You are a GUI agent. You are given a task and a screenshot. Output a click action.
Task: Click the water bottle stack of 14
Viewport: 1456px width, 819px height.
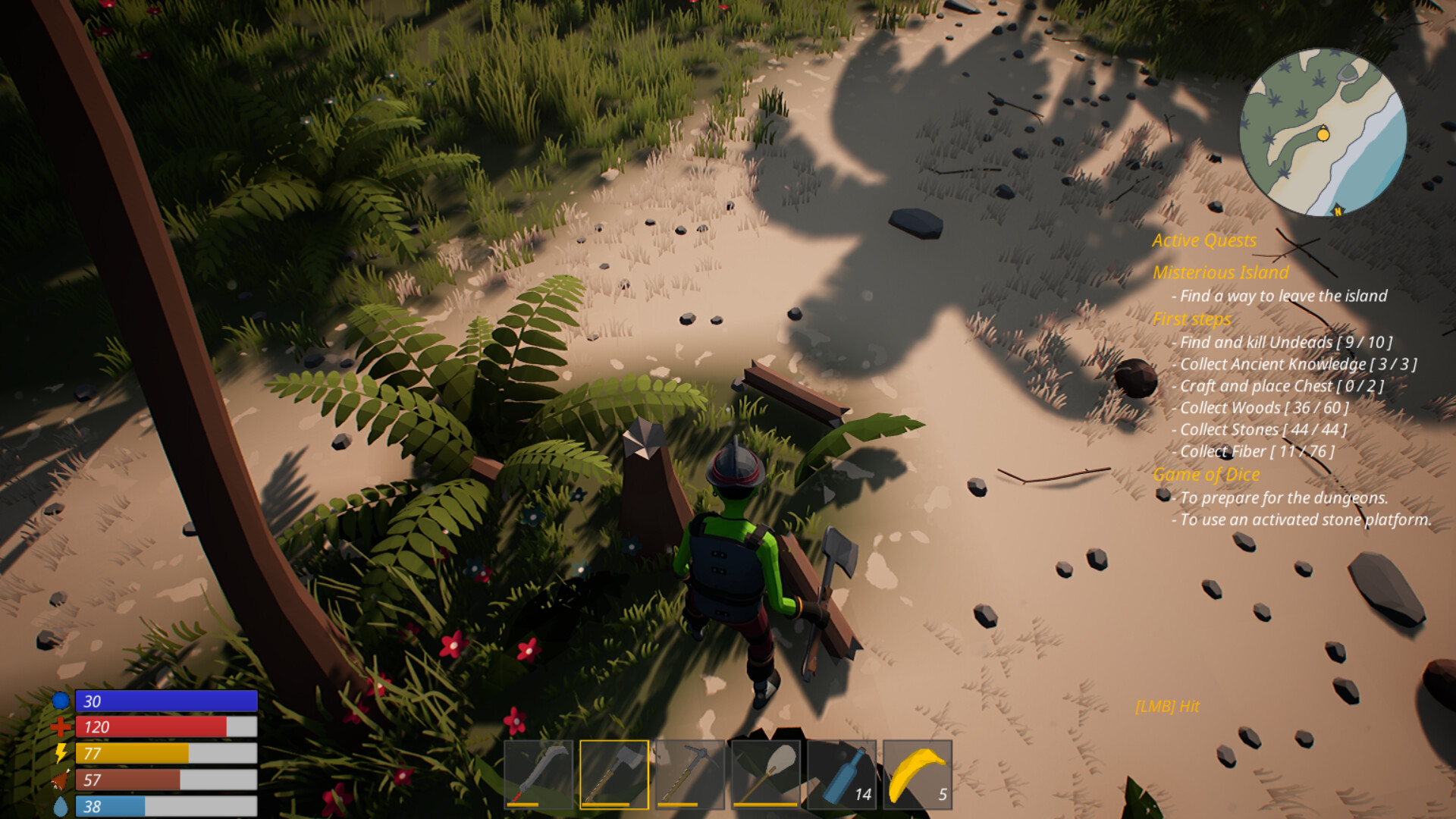(843, 773)
